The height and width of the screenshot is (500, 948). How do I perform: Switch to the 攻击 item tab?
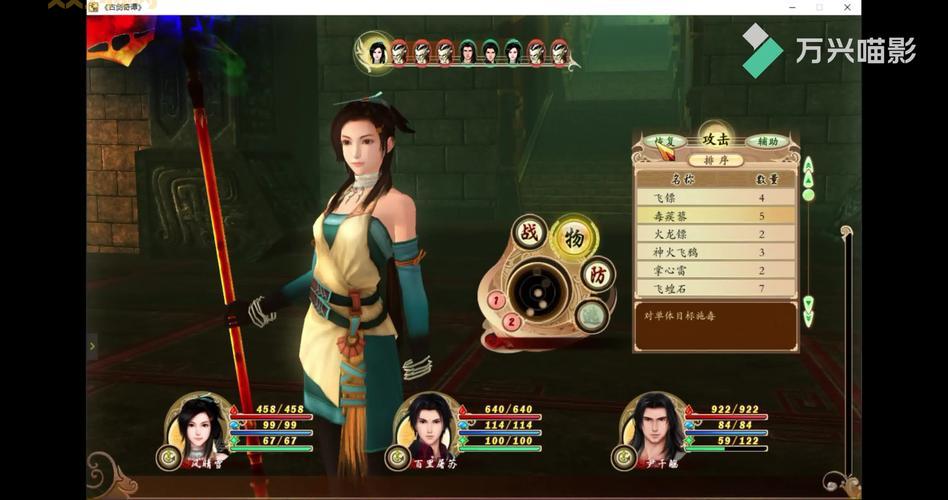click(716, 139)
